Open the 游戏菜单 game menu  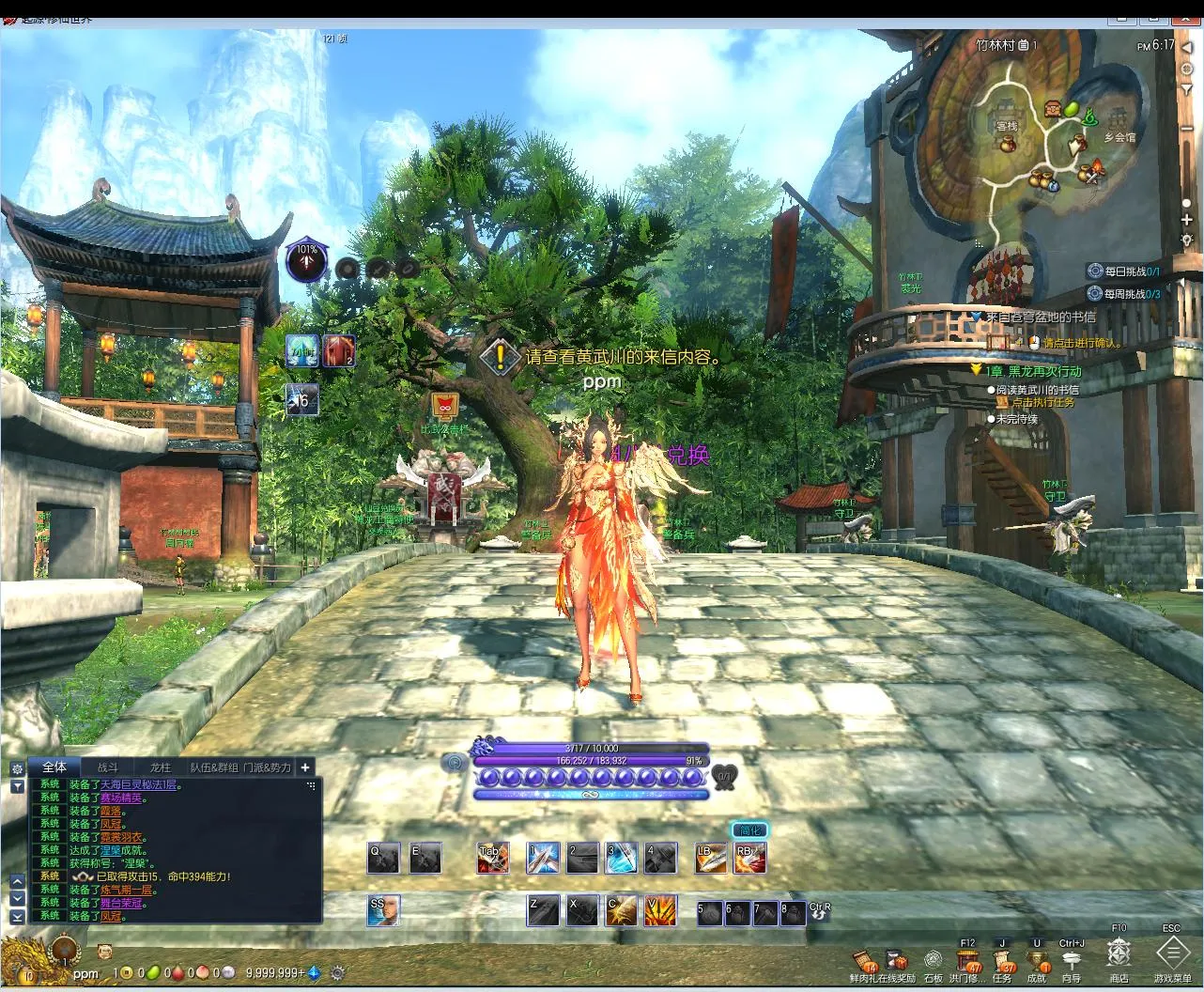click(x=1172, y=955)
